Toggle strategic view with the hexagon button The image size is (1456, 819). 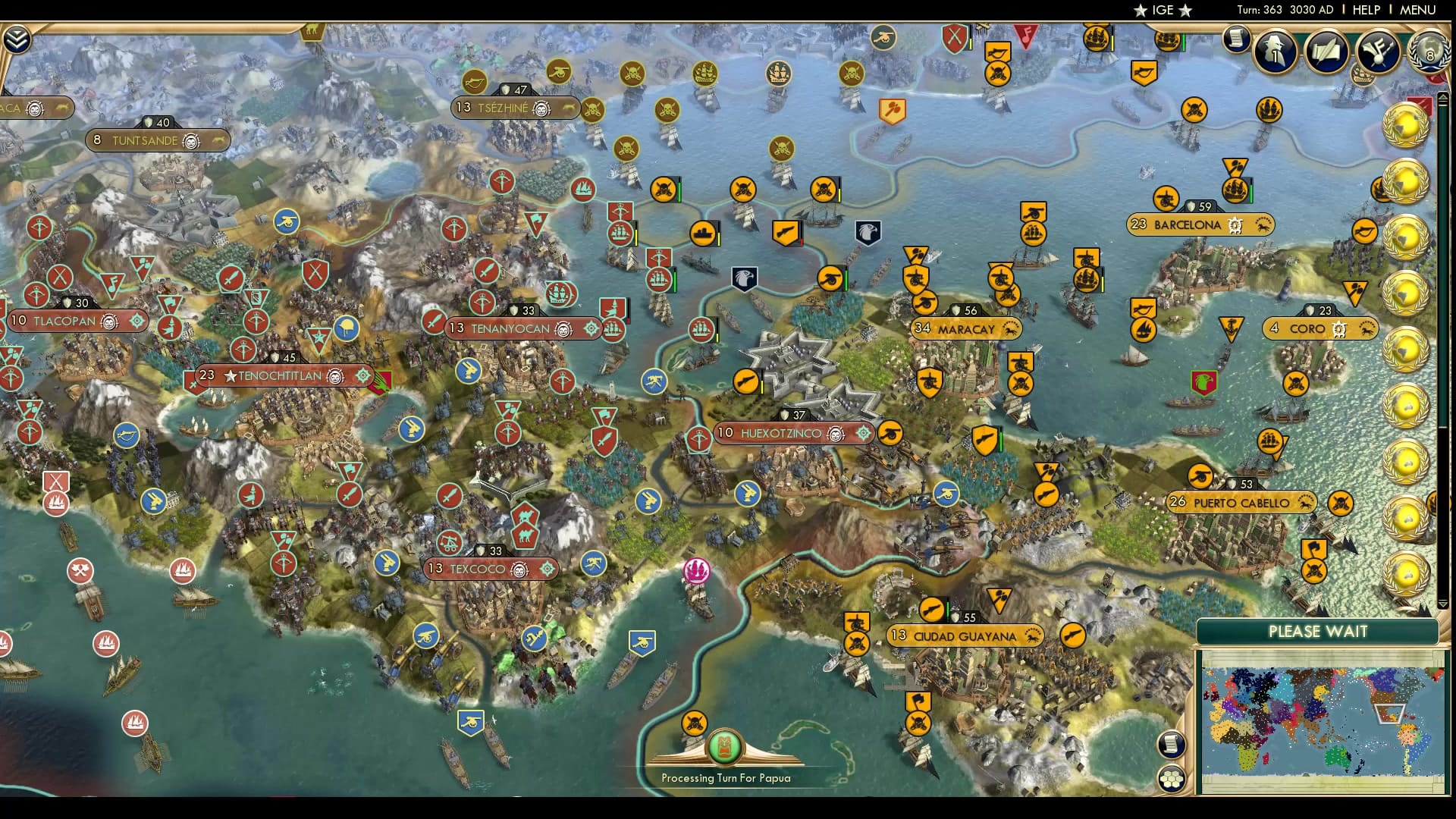click(1172, 778)
